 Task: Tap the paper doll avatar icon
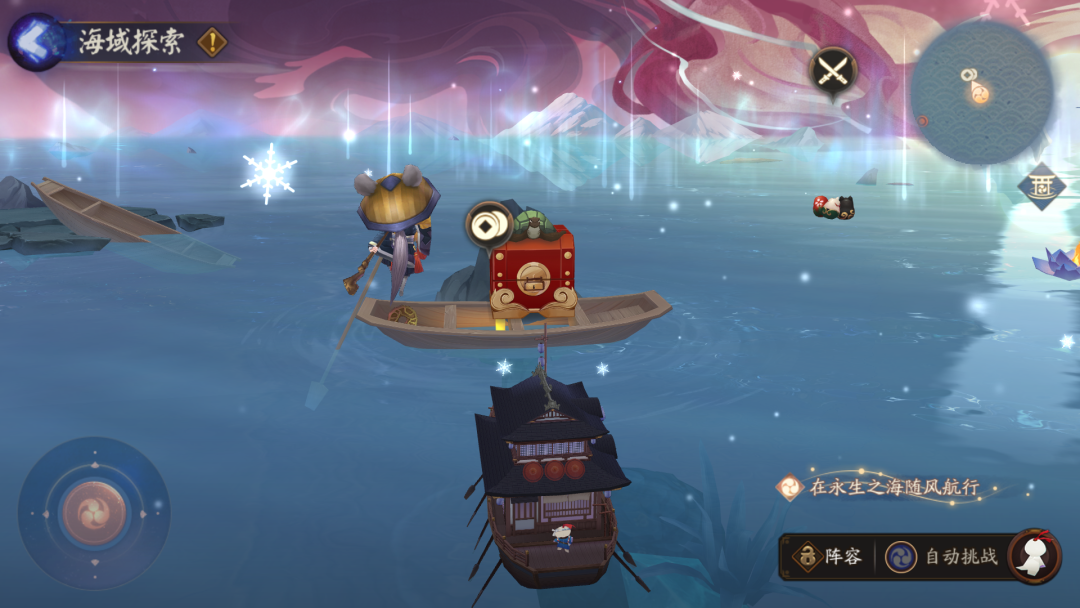[x=1033, y=556]
